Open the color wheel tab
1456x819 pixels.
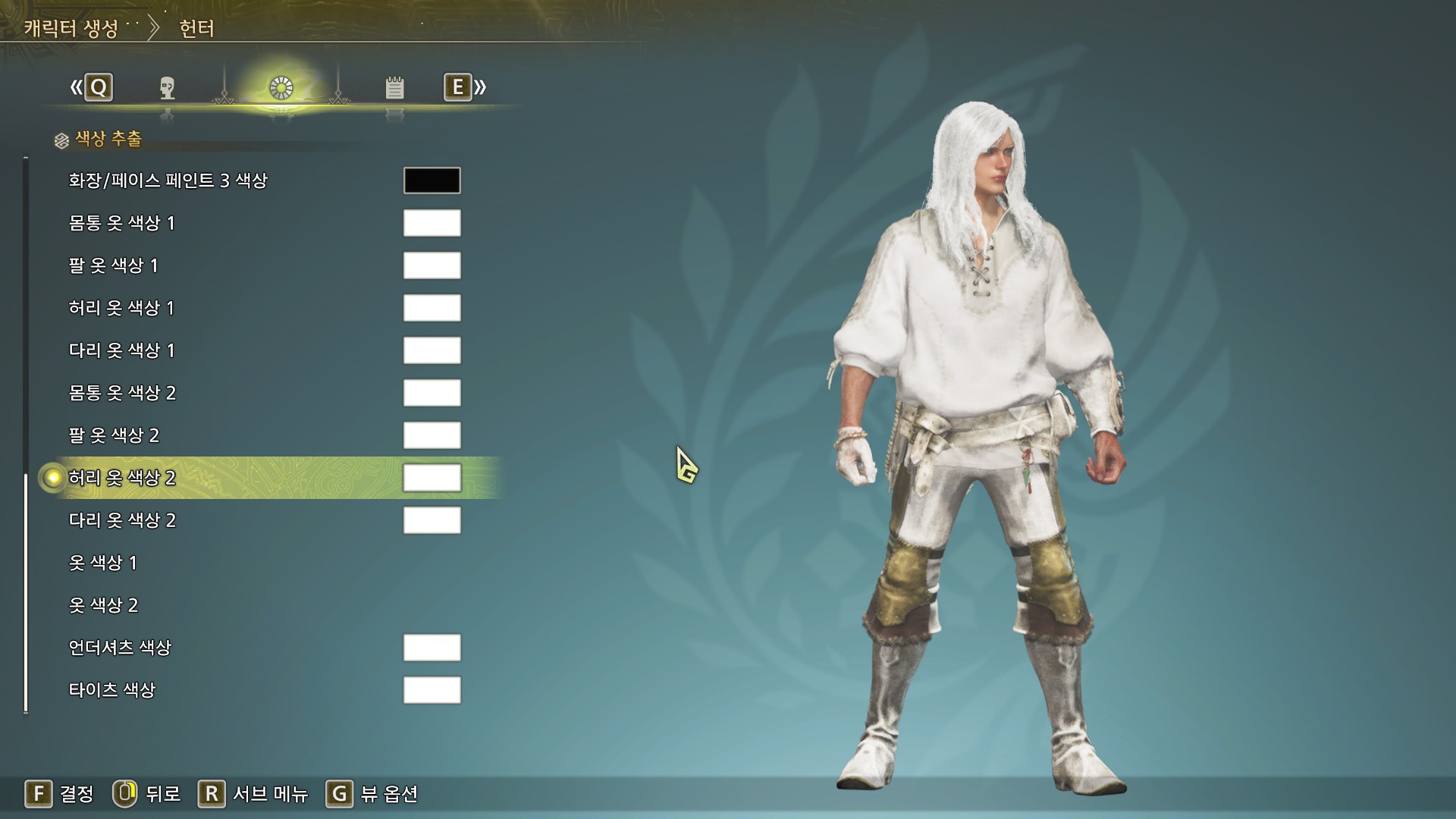(x=281, y=88)
